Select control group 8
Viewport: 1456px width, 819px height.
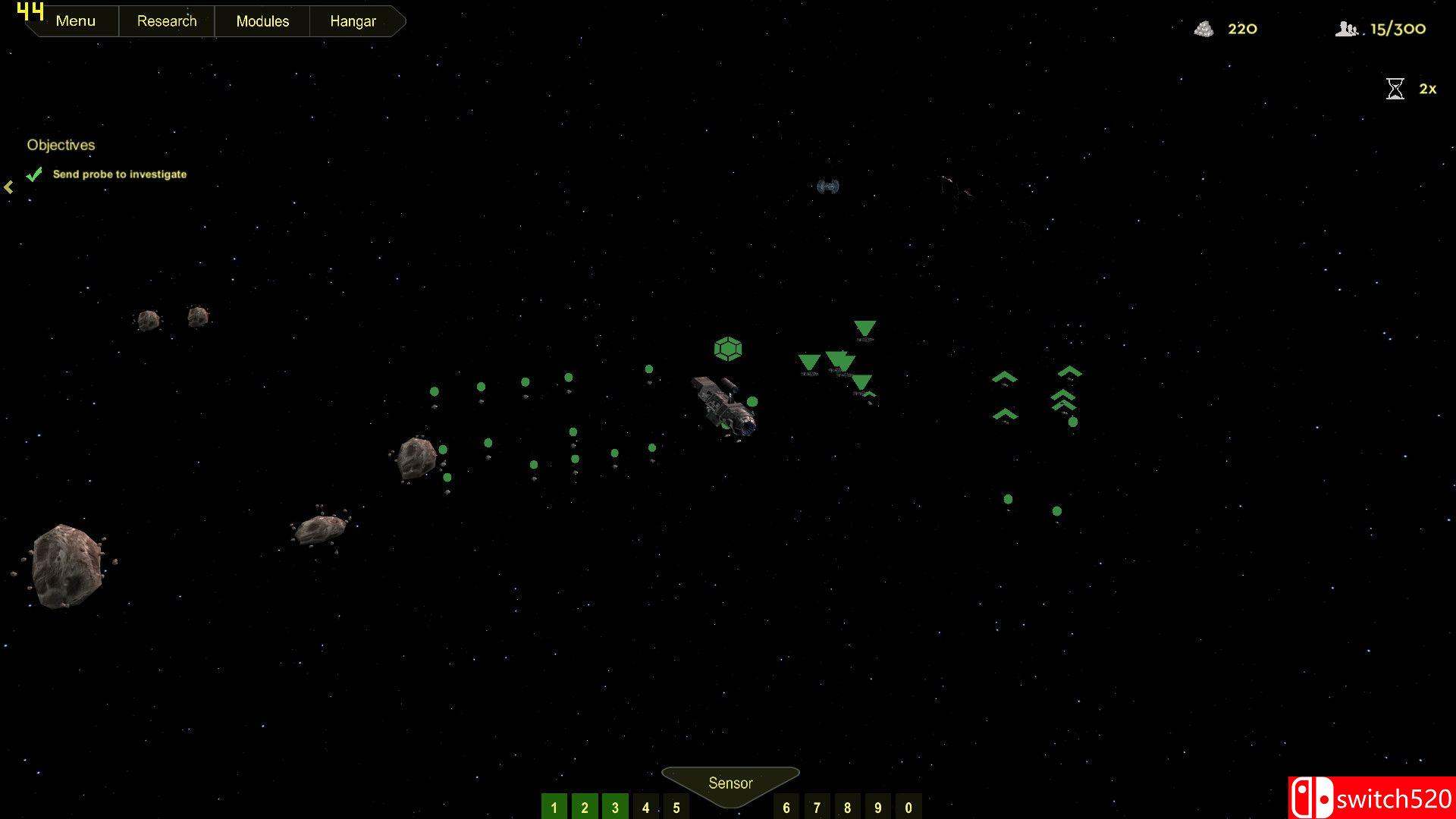click(848, 807)
